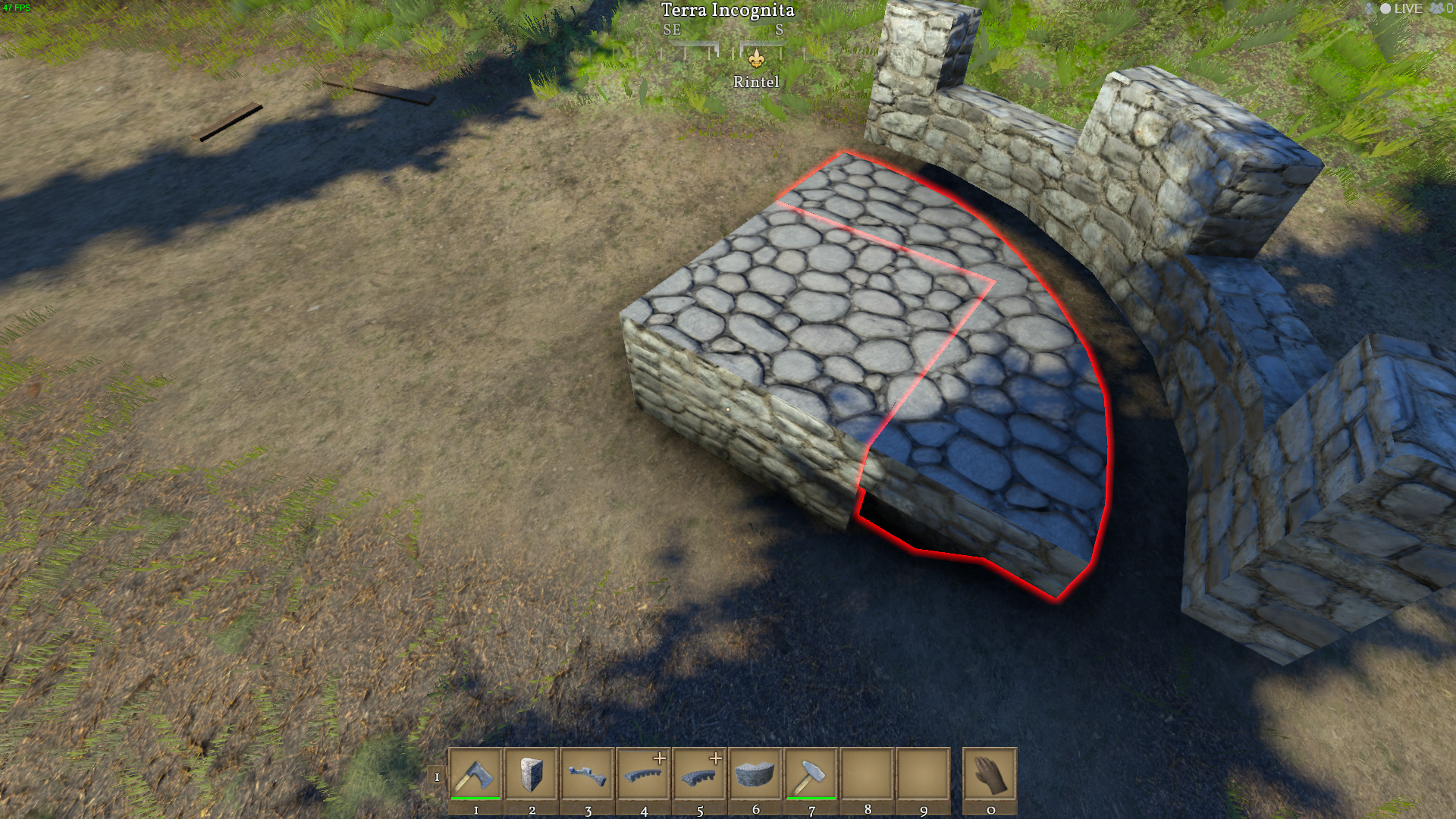Choose the curved stone block in slot 6
This screenshot has height=819, width=1456.
pyautogui.click(x=755, y=774)
